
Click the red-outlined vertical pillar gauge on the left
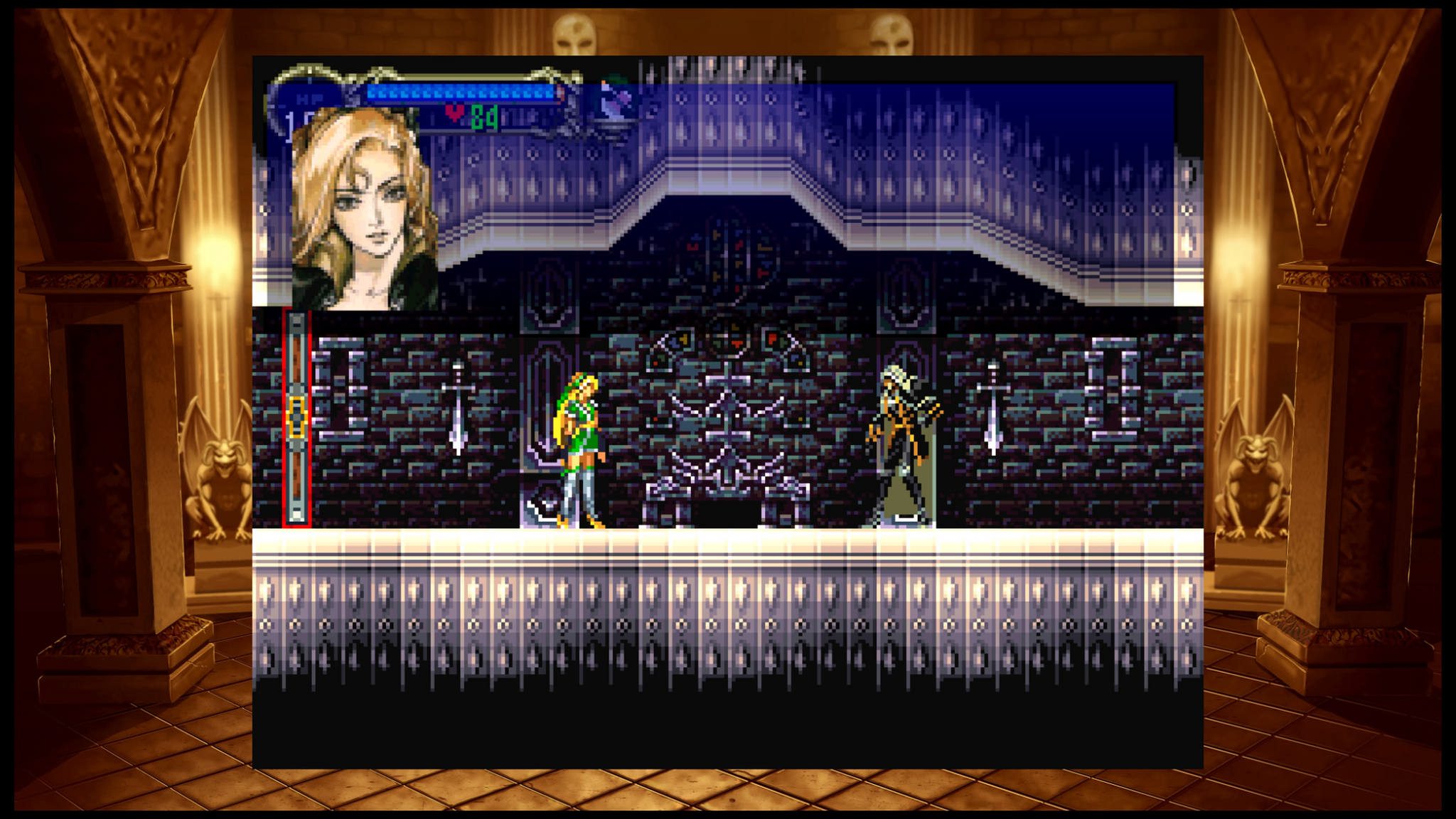[297, 419]
